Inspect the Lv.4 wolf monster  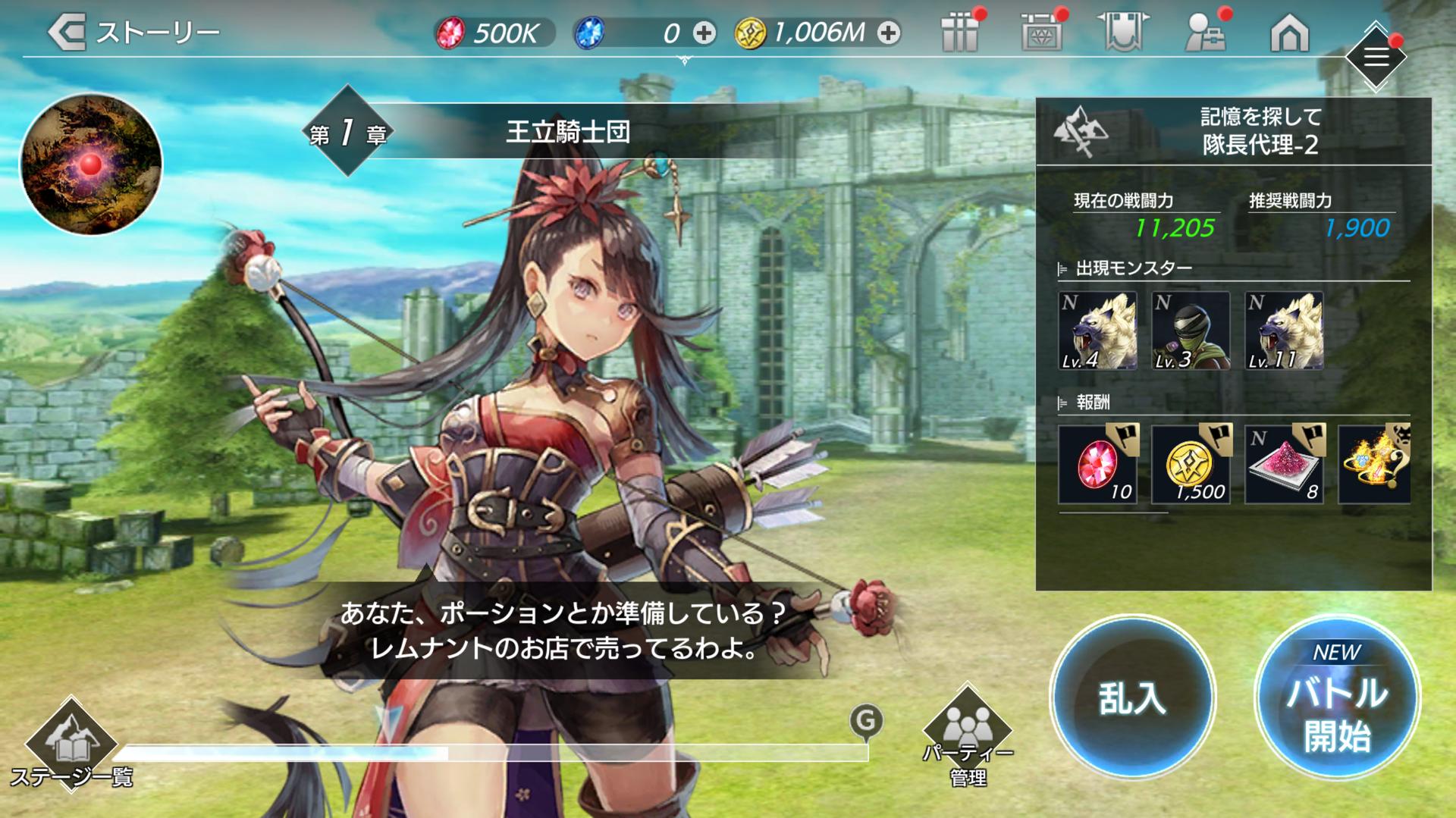coord(1097,331)
